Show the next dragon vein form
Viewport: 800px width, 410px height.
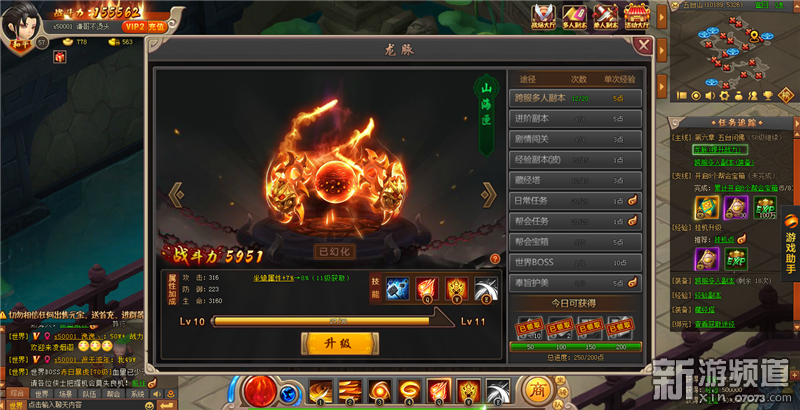(489, 194)
